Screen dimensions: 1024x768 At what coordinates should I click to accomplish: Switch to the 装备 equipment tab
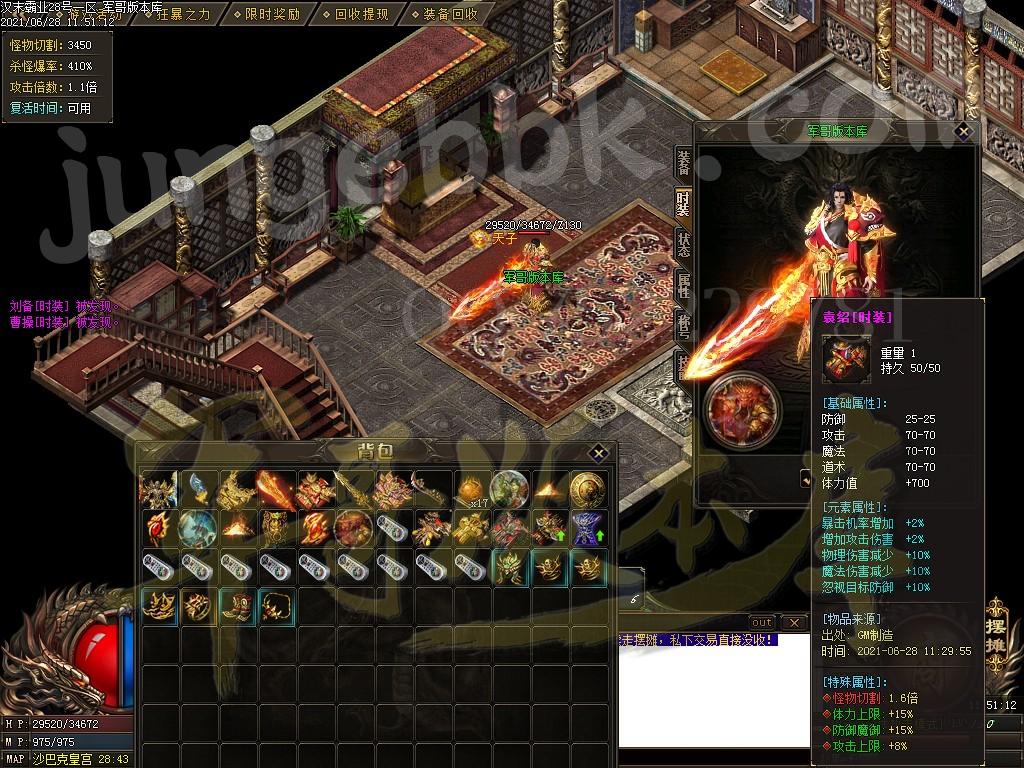click(x=683, y=163)
